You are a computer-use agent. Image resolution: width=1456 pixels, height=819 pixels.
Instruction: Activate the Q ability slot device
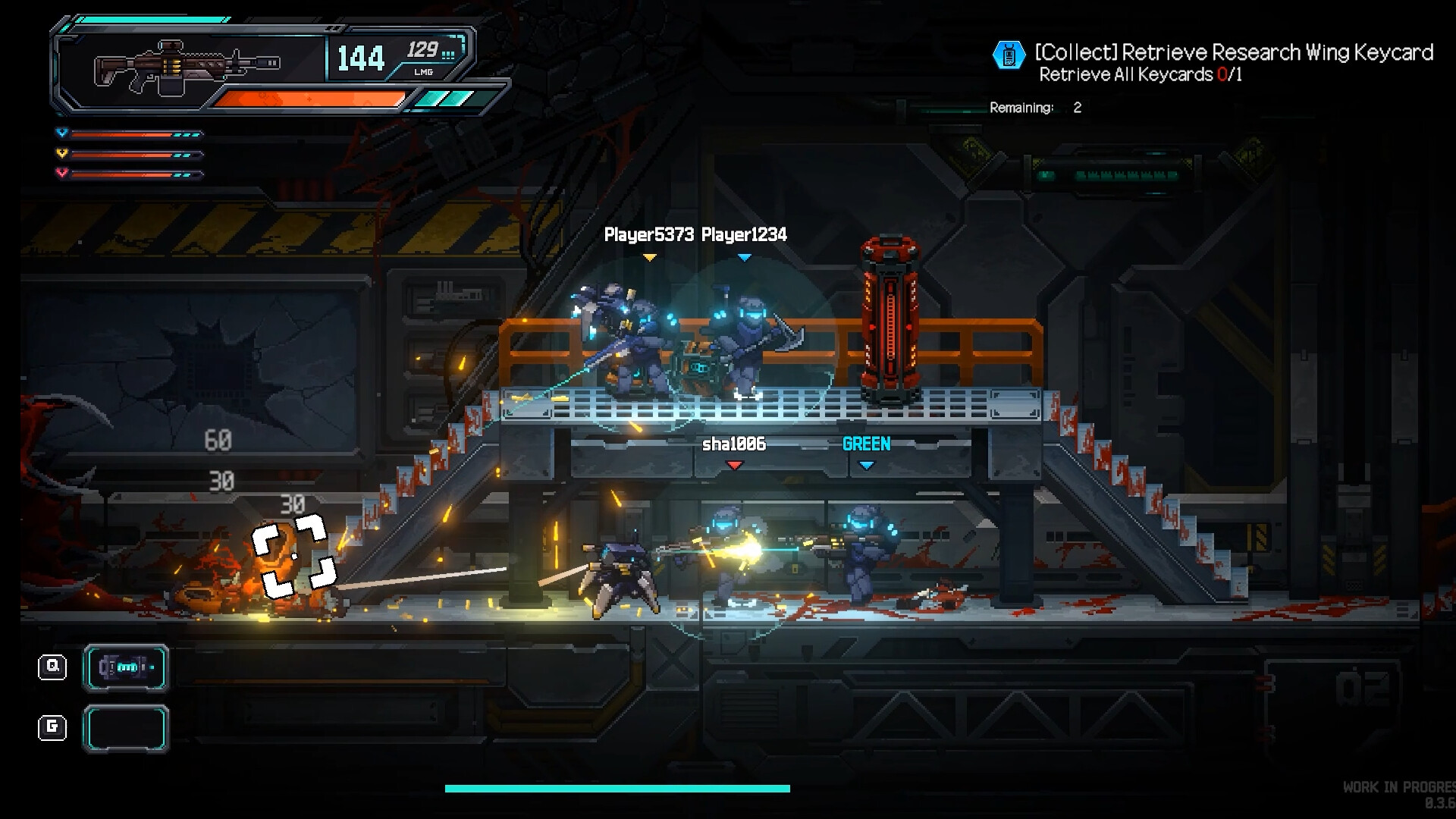126,667
